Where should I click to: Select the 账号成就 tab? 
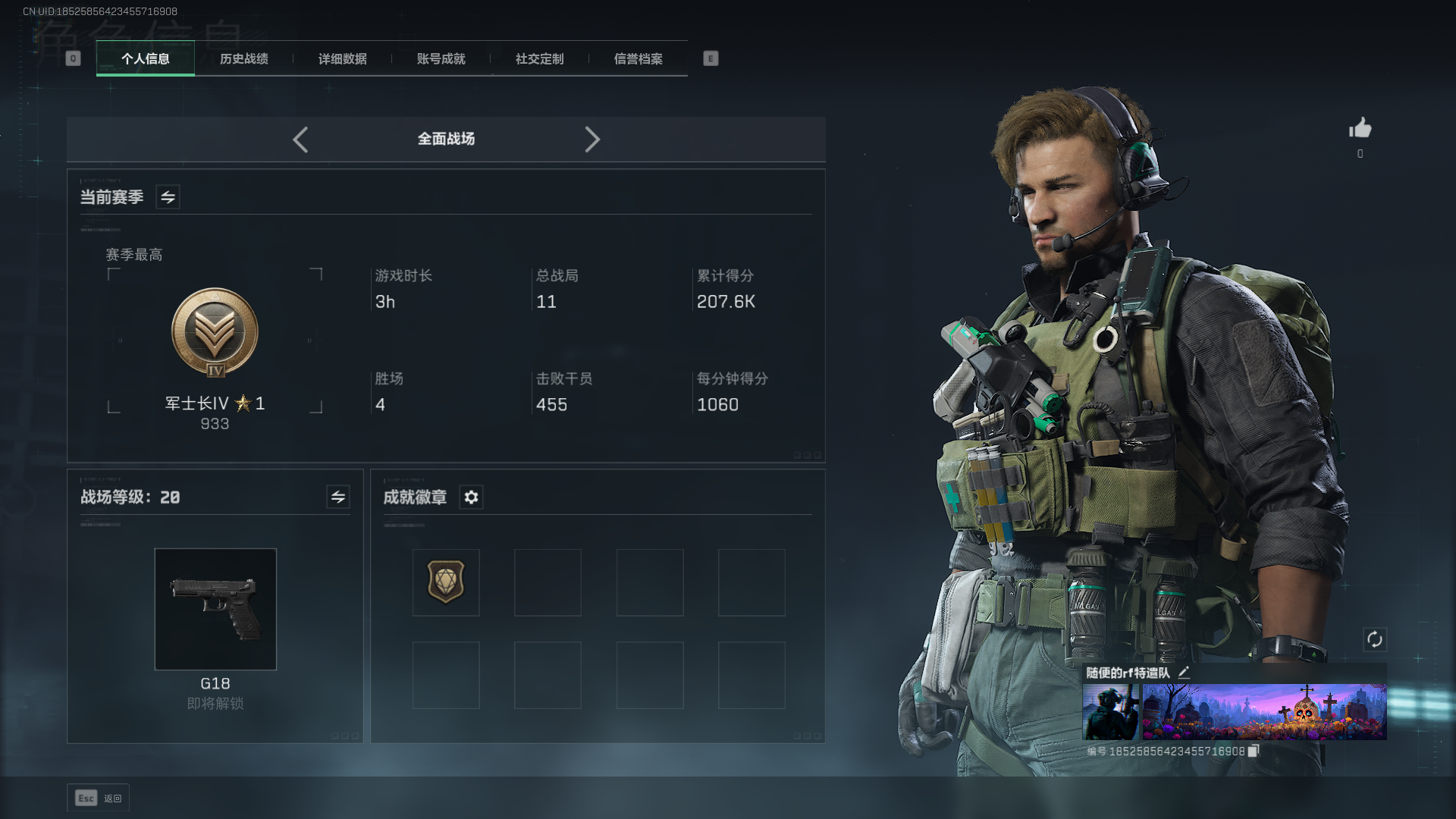click(x=441, y=58)
